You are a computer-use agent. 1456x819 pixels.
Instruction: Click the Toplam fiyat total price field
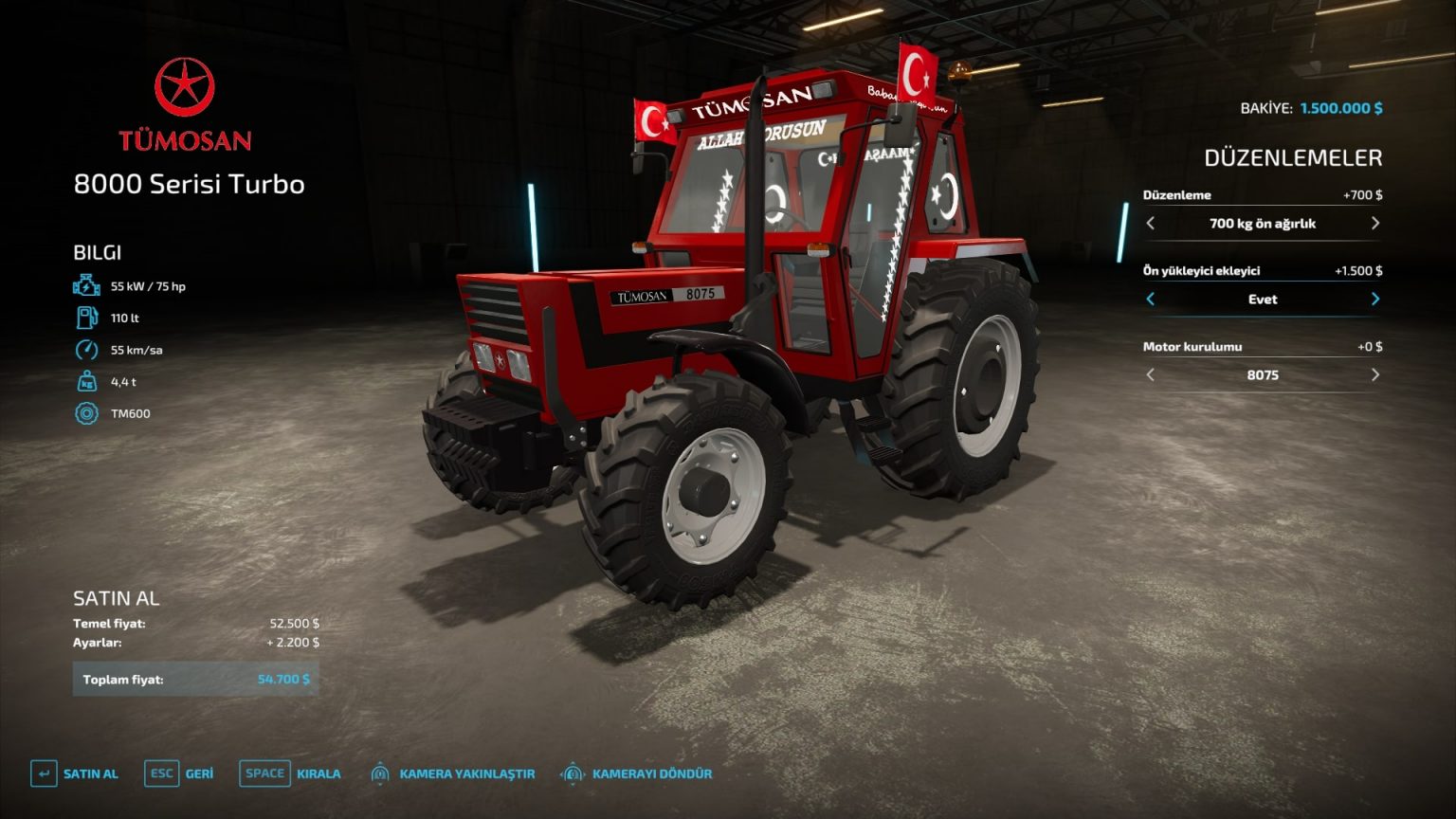point(195,679)
